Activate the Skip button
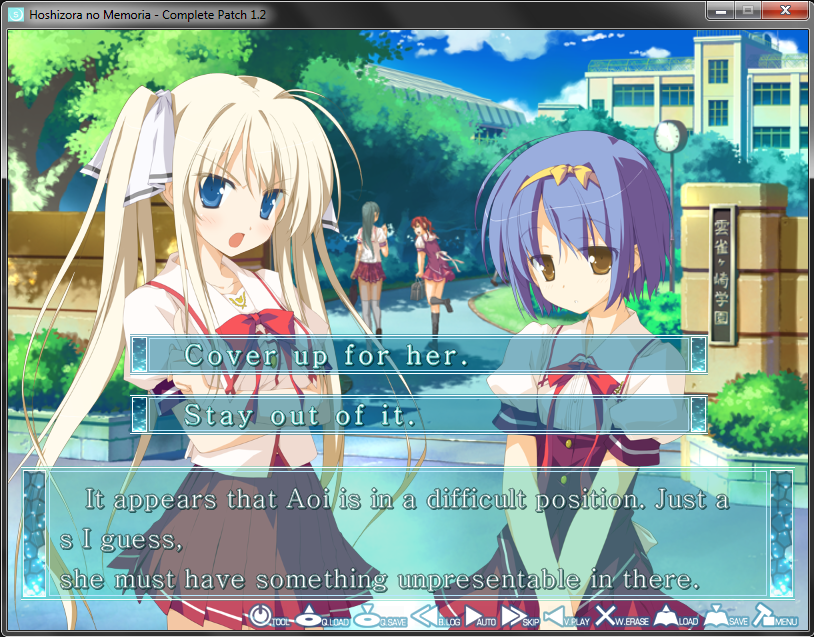Screen dimensions: 814x637 point(520,618)
